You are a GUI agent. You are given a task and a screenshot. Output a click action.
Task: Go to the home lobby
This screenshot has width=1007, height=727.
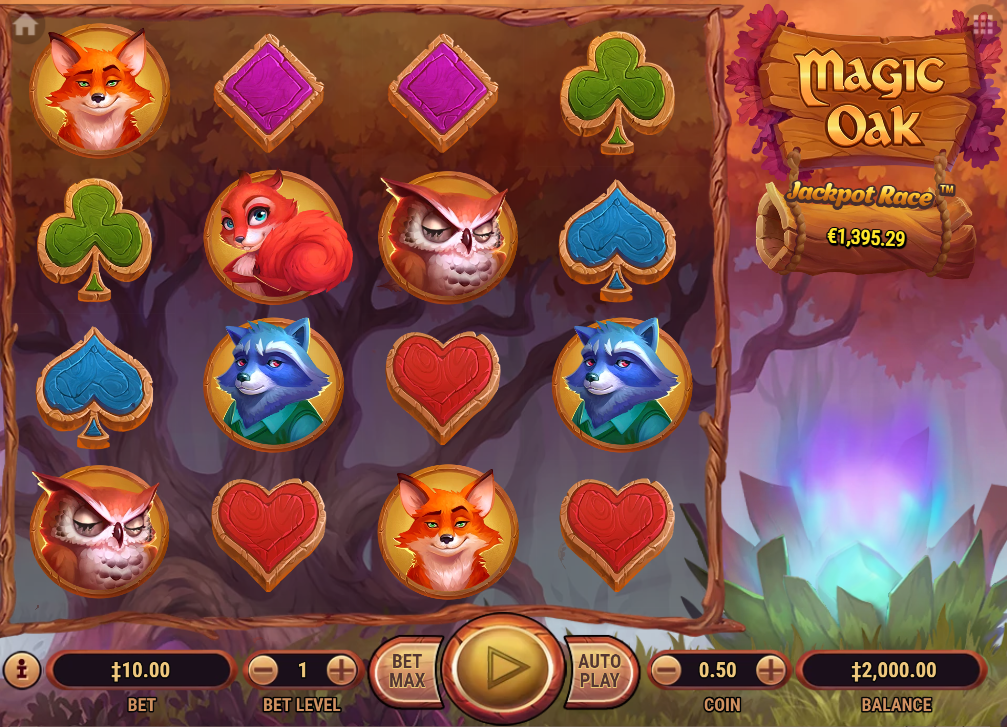coord(25,25)
